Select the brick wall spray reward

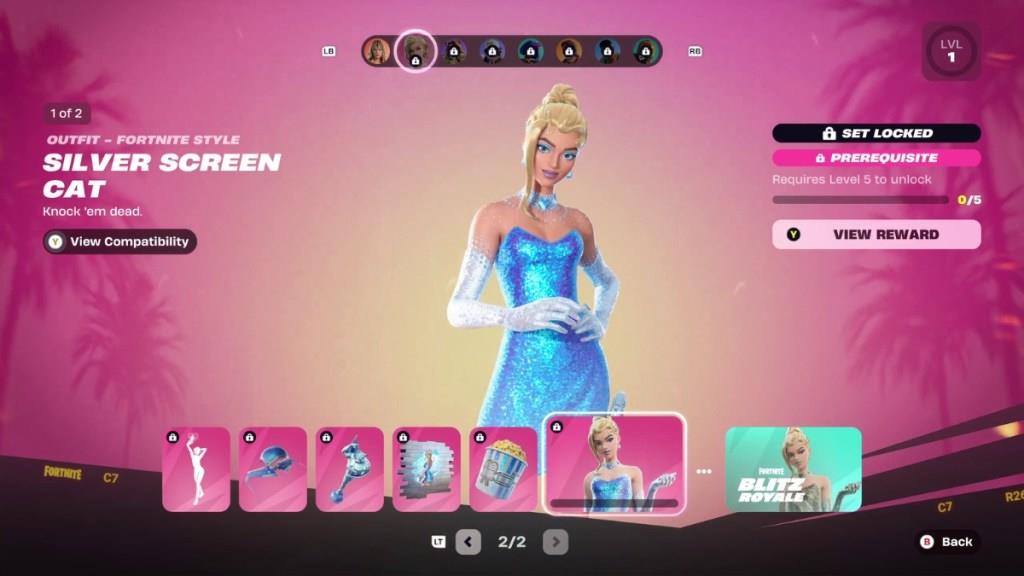[x=427, y=469]
